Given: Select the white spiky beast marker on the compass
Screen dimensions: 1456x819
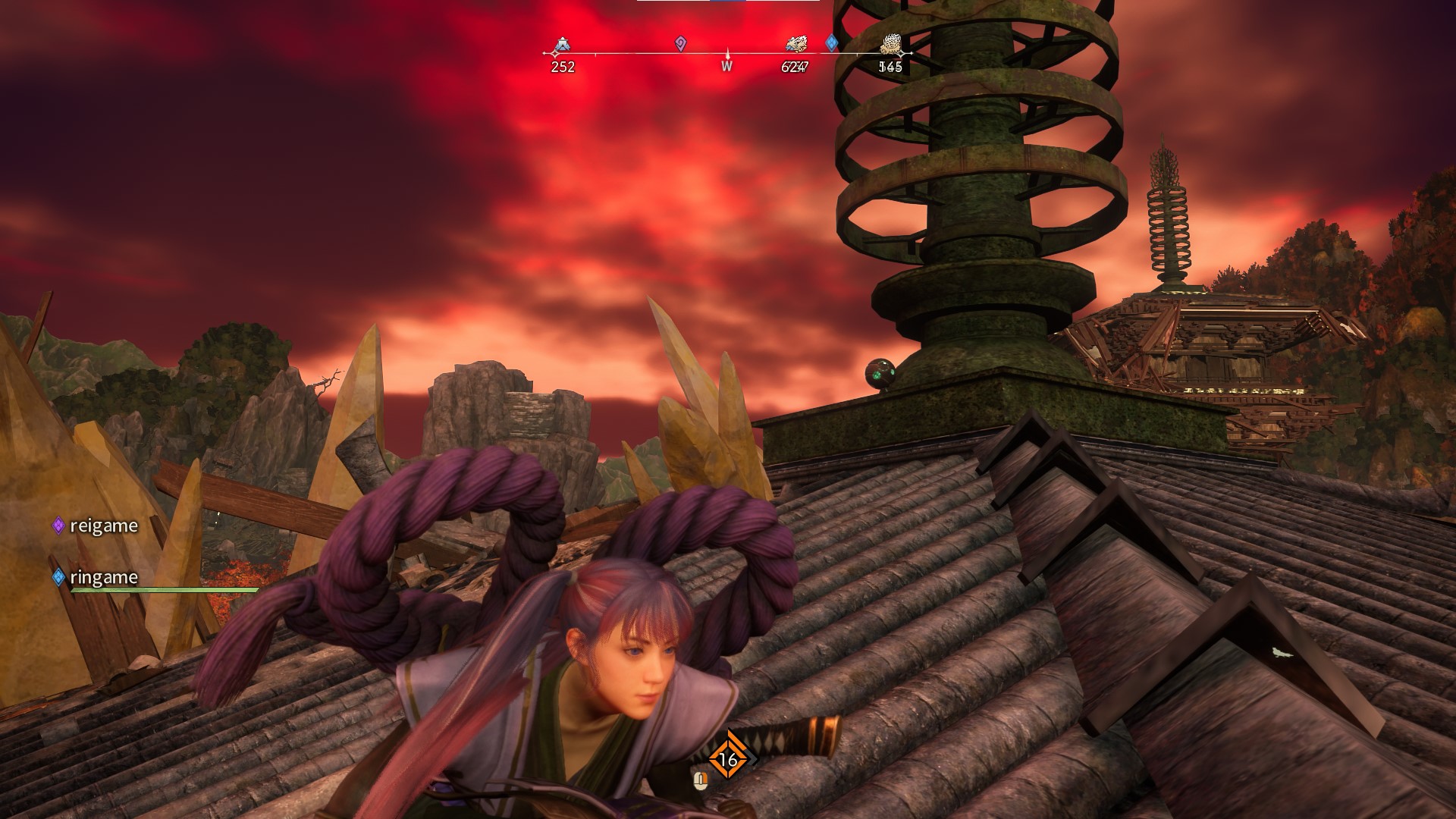Looking at the screenshot, I should [891, 45].
